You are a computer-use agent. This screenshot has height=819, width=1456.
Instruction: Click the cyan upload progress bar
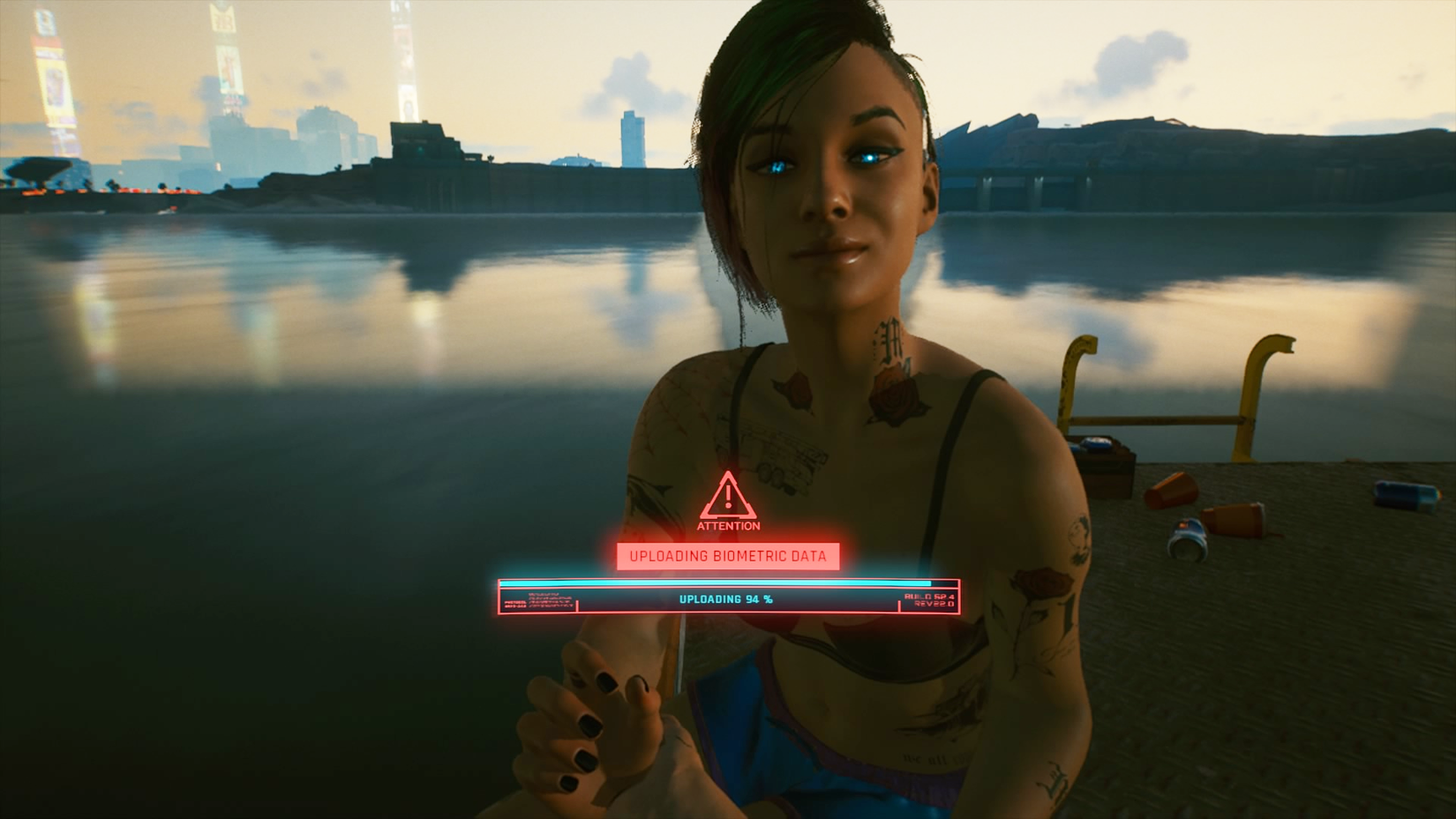[724, 583]
